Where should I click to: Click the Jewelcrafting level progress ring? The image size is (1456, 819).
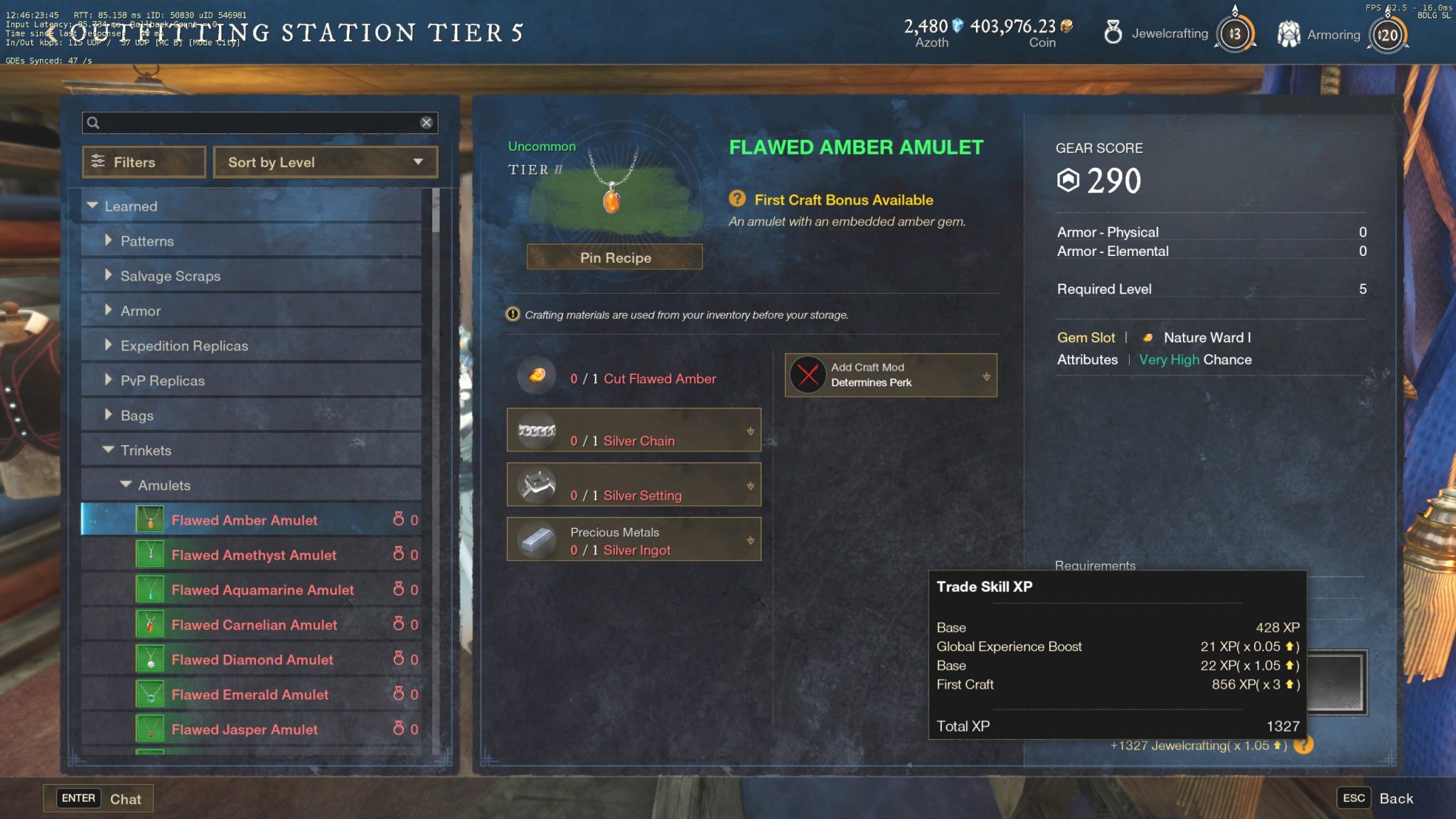(x=1235, y=33)
